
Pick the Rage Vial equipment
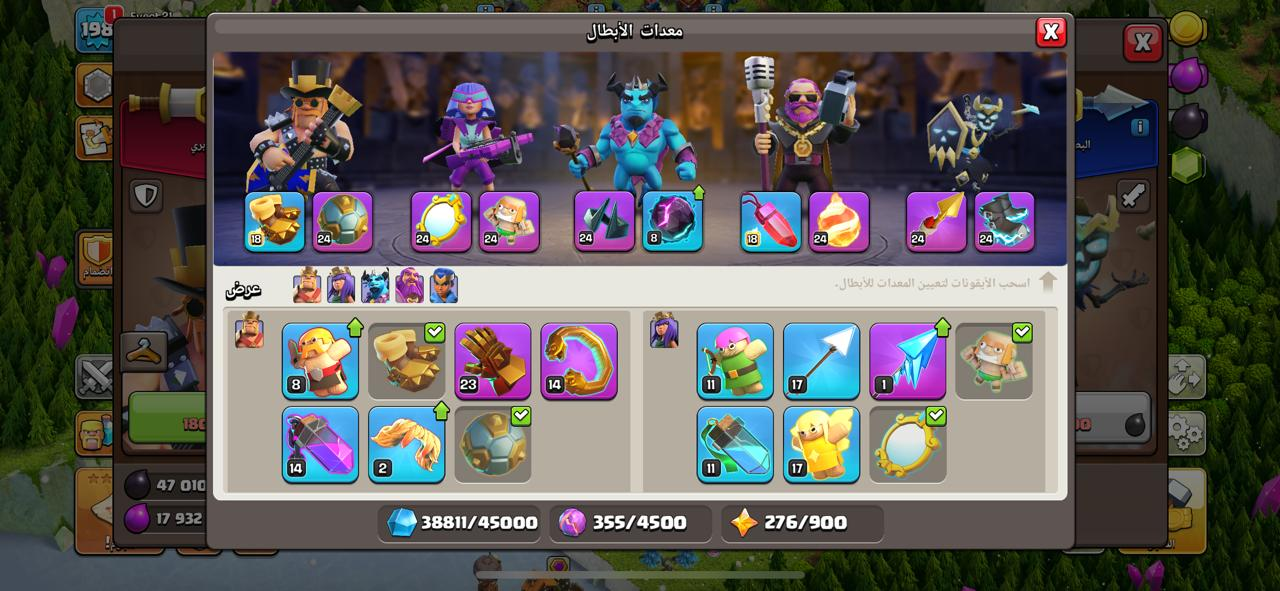(x=320, y=445)
